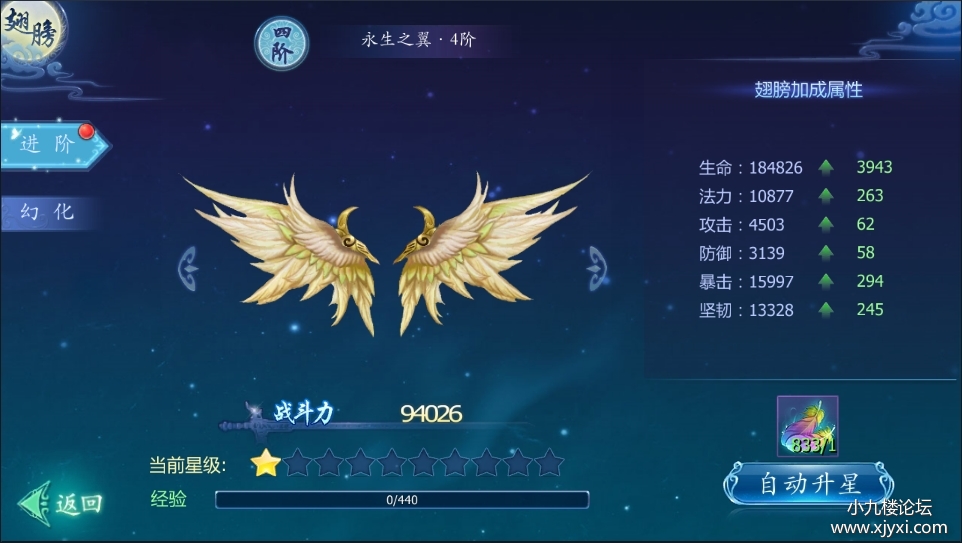Show the next wings with right arrow
This screenshot has height=543, width=962.
pyautogui.click(x=598, y=267)
